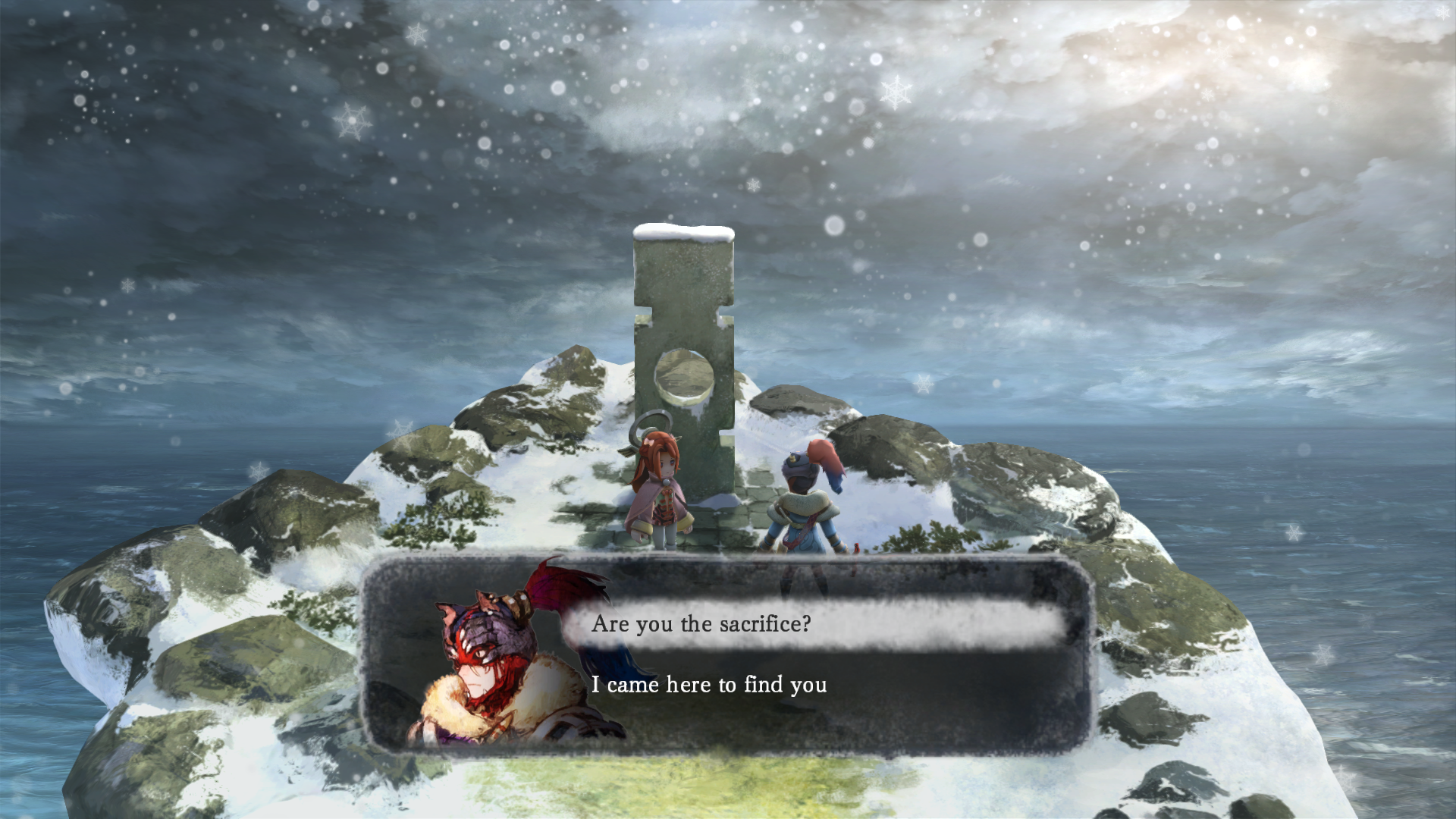Select the highlighted dialogue line 'Are you the sacrifice?'
Screen dimensions: 1456x819
(x=703, y=624)
